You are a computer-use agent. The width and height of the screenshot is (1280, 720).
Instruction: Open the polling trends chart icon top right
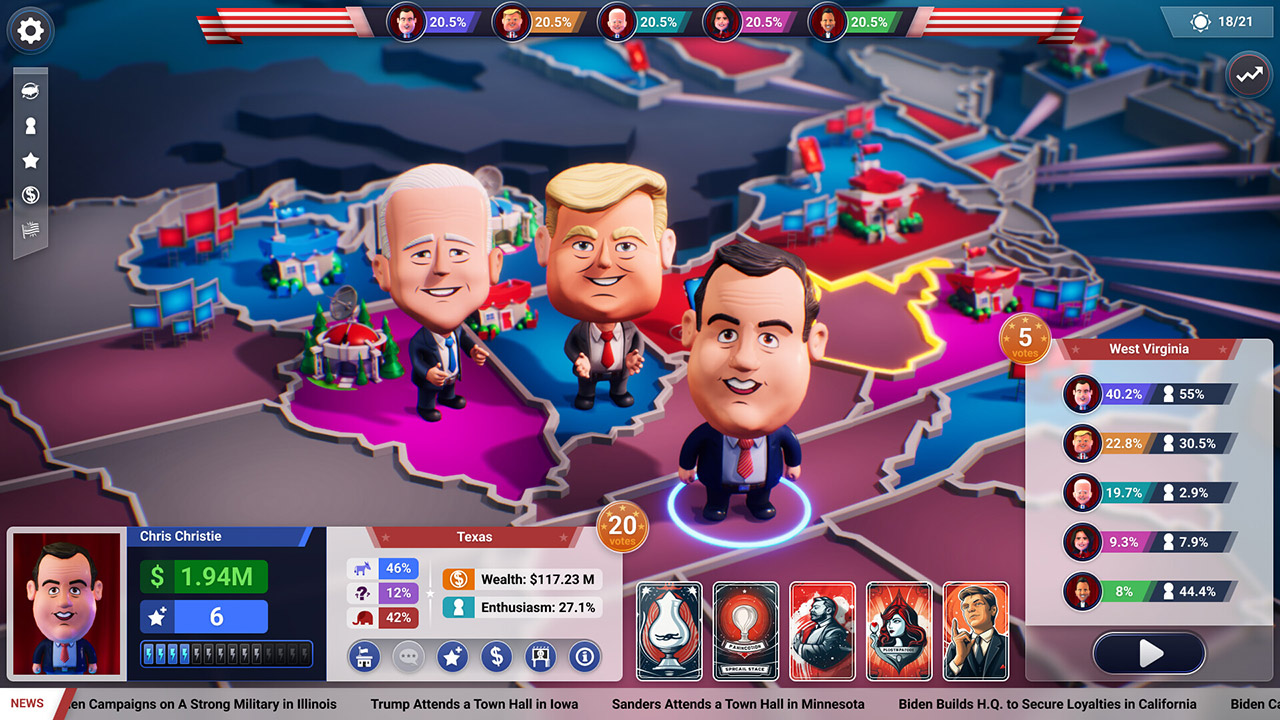pyautogui.click(x=1248, y=74)
